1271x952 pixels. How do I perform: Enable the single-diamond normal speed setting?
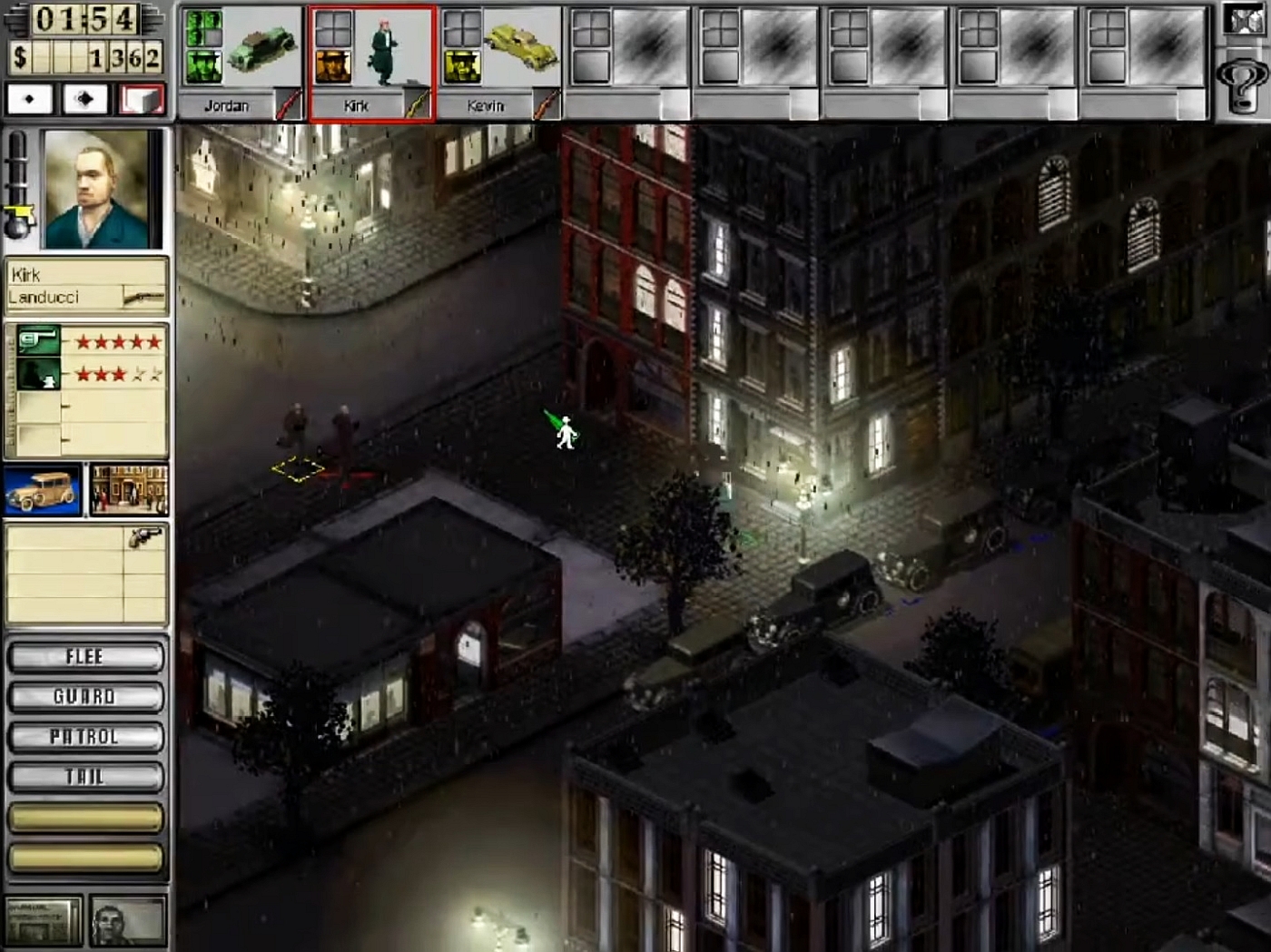(x=28, y=98)
